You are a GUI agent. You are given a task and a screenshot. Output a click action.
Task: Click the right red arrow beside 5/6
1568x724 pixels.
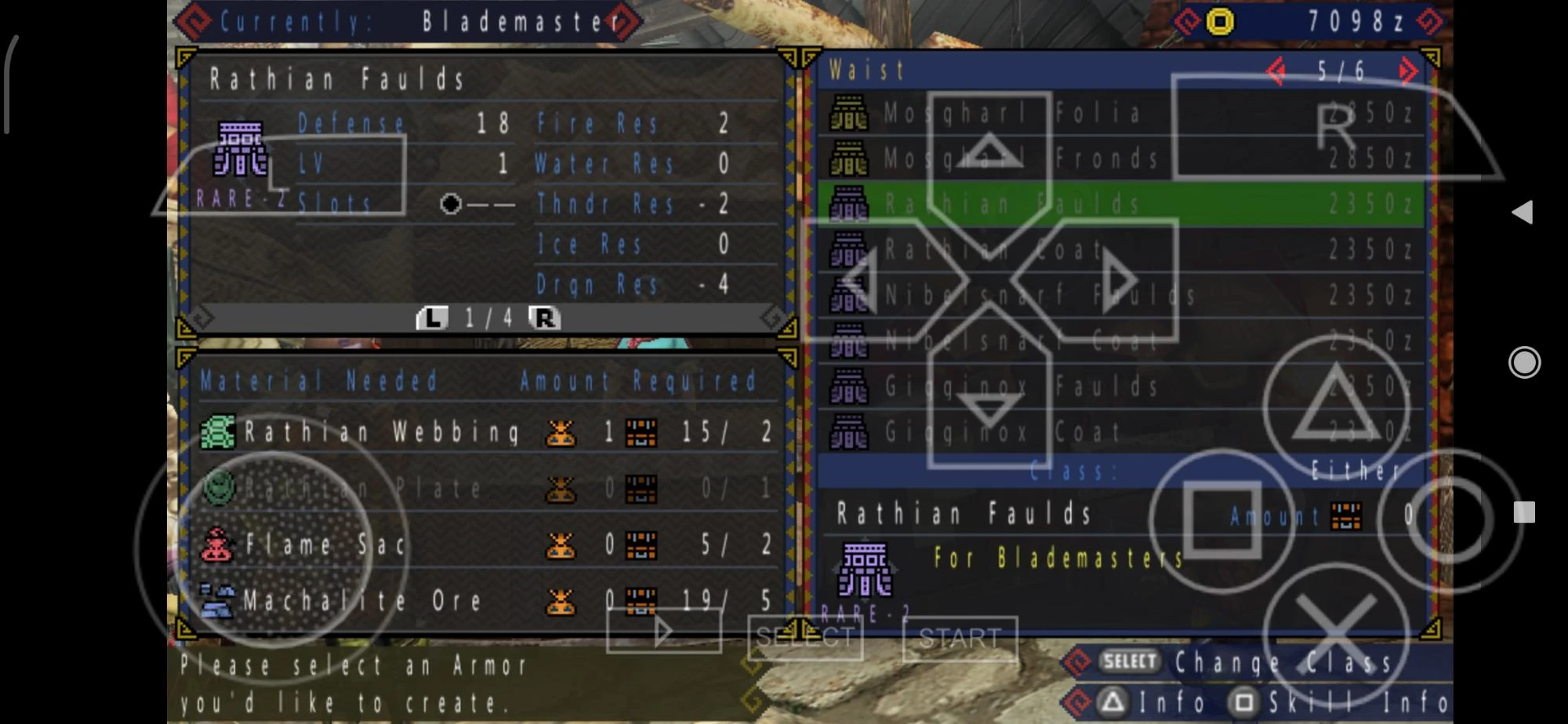[x=1409, y=70]
